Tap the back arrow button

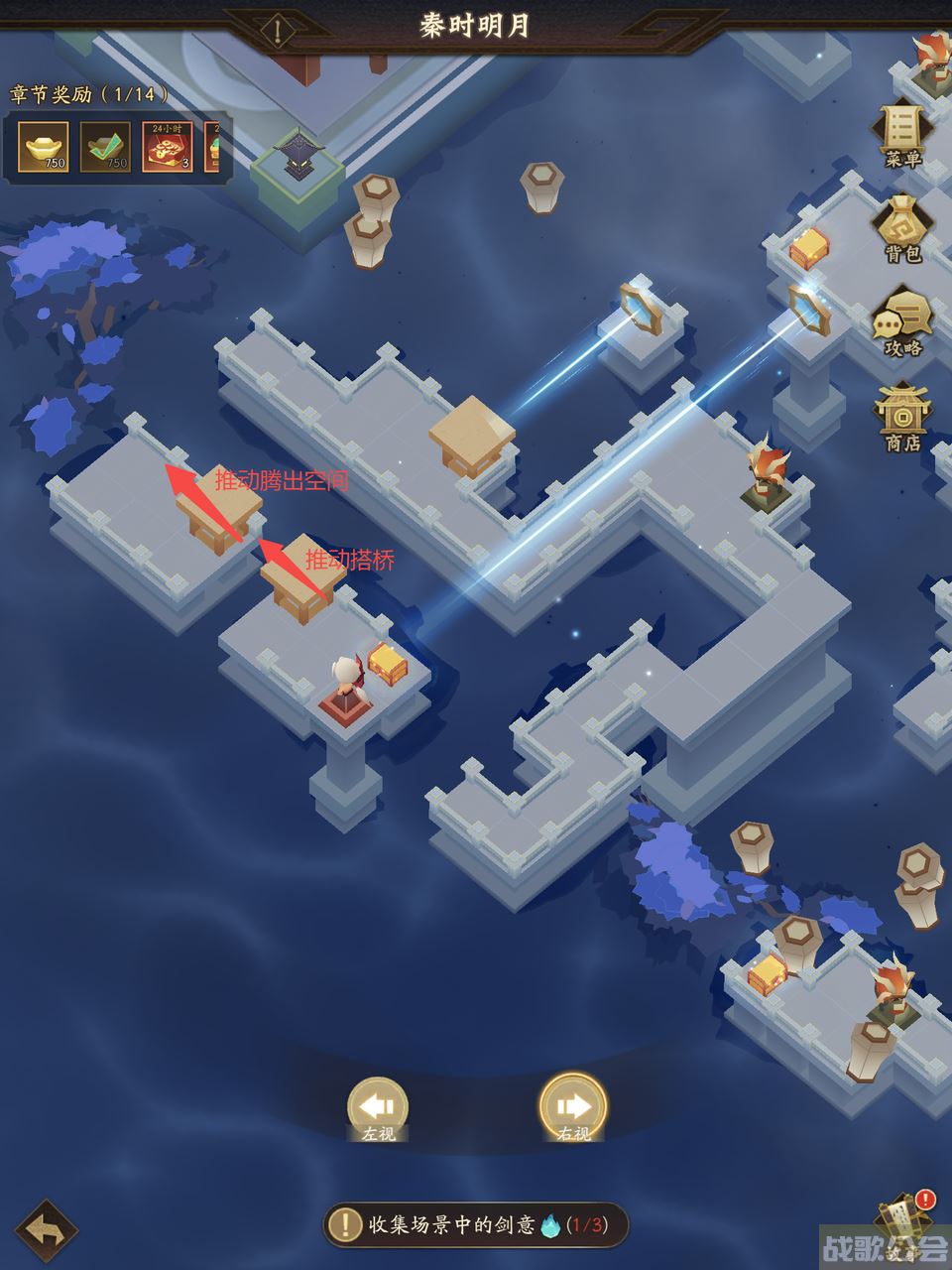pyautogui.click(x=47, y=1232)
